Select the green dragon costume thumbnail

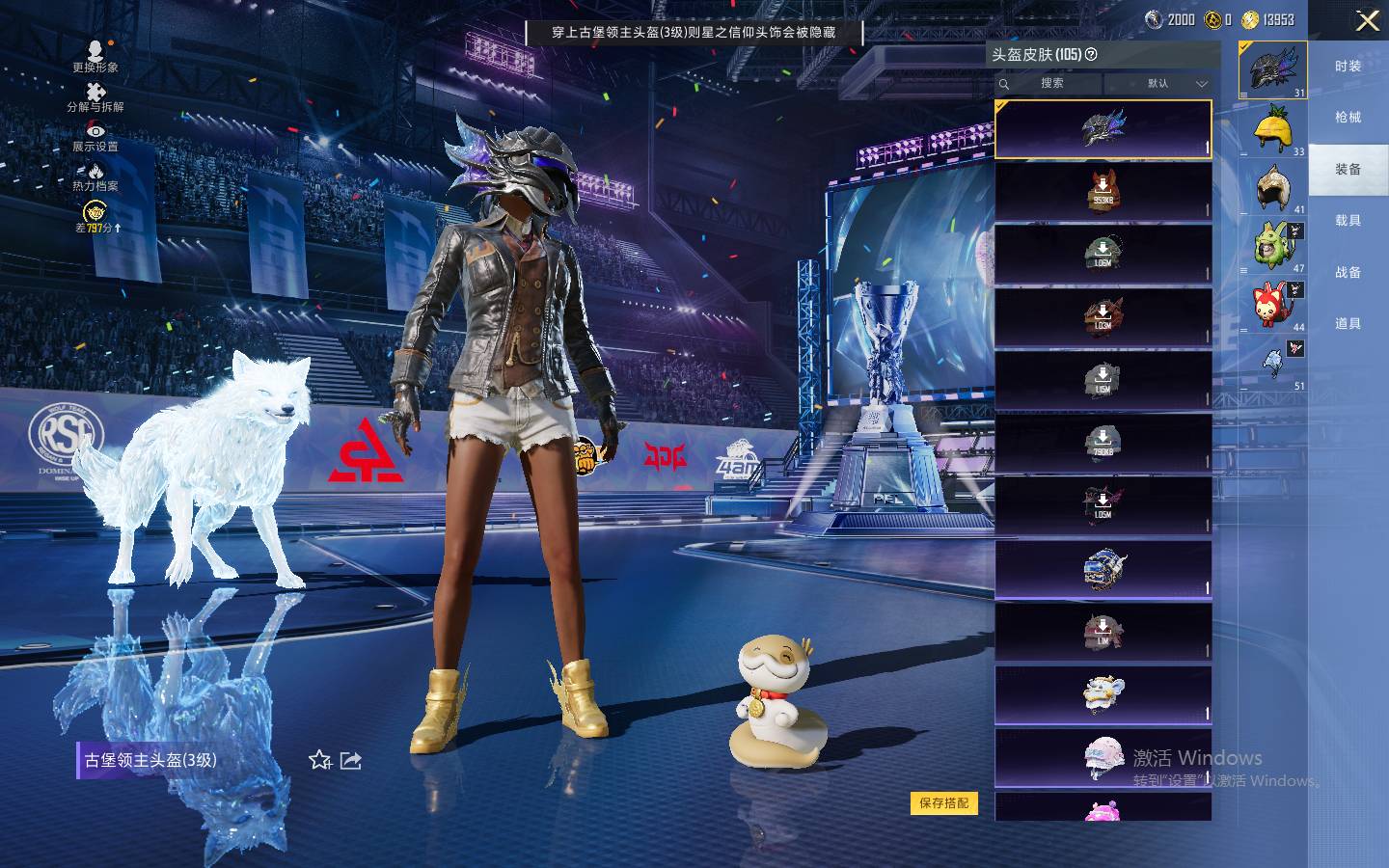point(1273,244)
